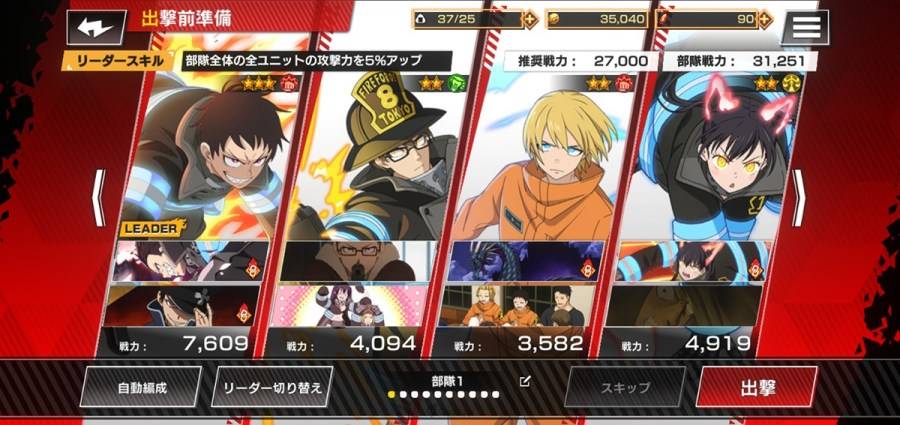Screen dimensions: 900x425
Task: Edit the 部隊1 squad name
Action: click(x=526, y=381)
